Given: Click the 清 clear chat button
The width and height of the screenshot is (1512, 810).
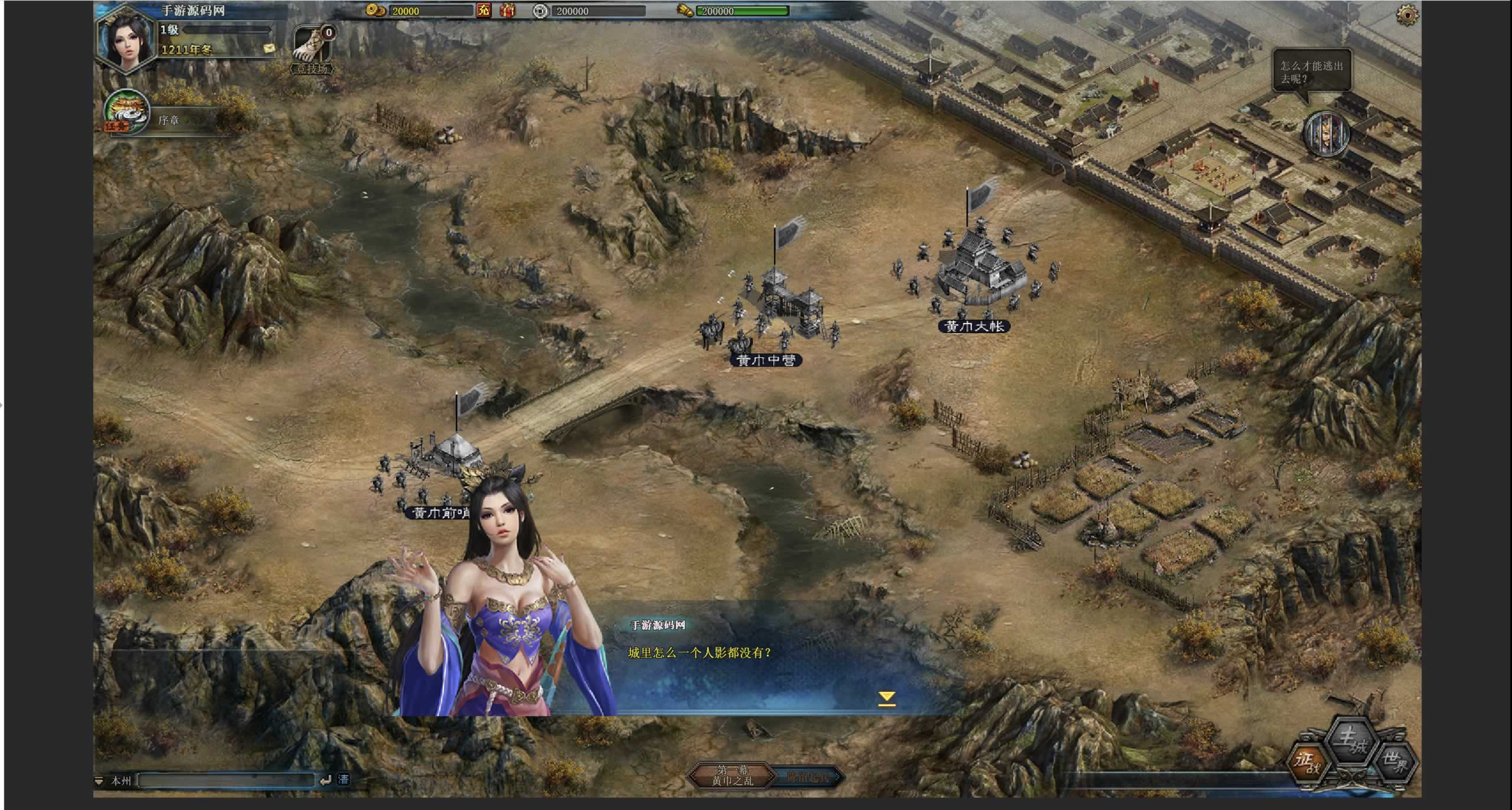Looking at the screenshot, I should point(343,780).
